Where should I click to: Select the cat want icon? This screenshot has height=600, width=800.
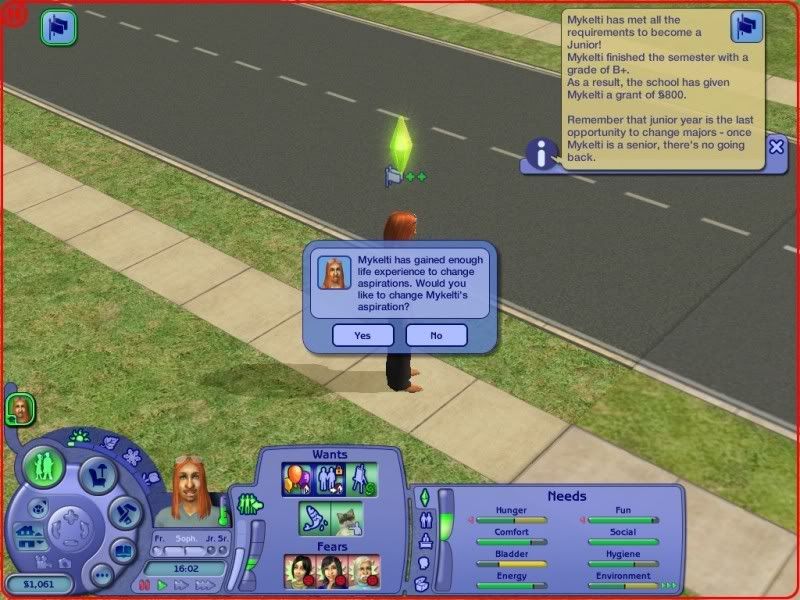click(347, 518)
